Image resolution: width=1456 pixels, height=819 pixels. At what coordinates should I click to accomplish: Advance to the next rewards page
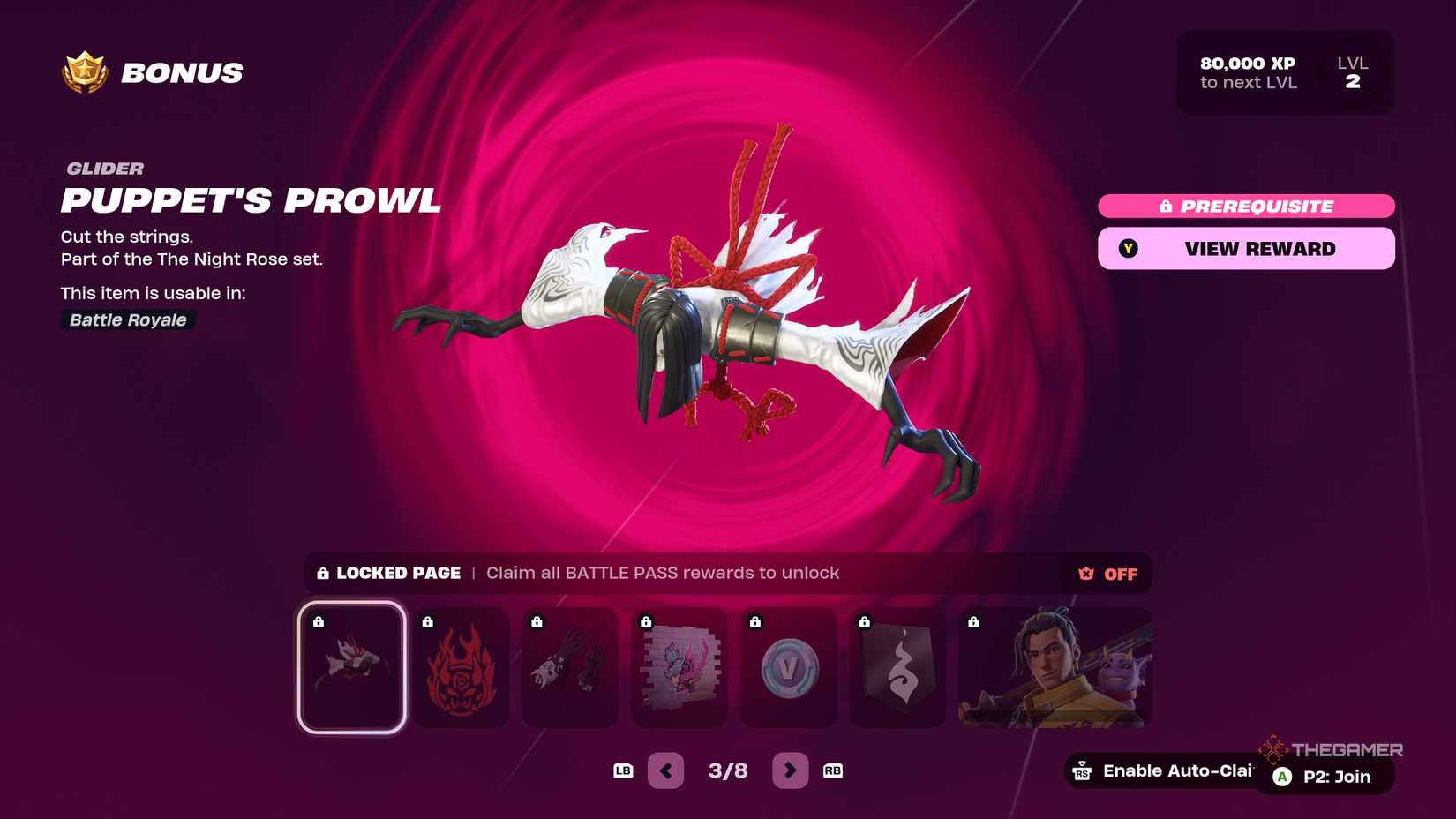(x=790, y=770)
